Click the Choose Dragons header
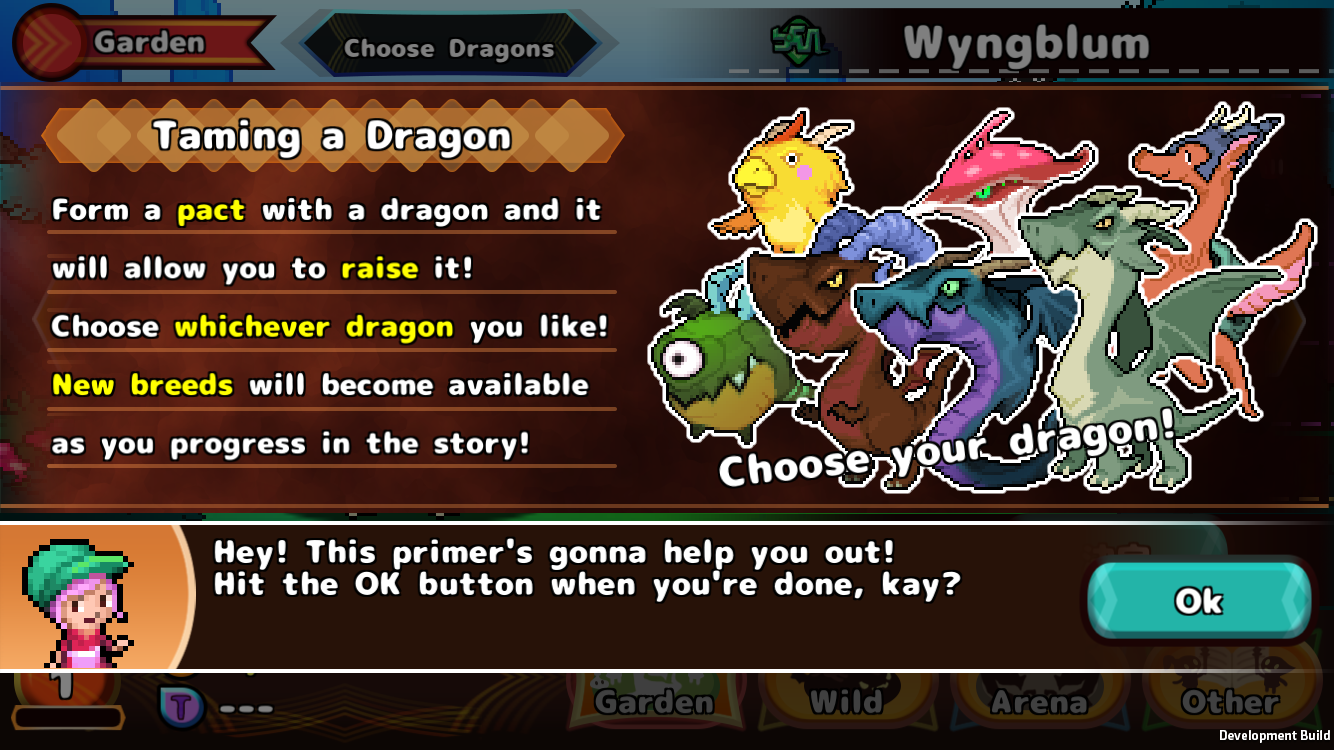This screenshot has height=750, width=1334. coord(448,46)
